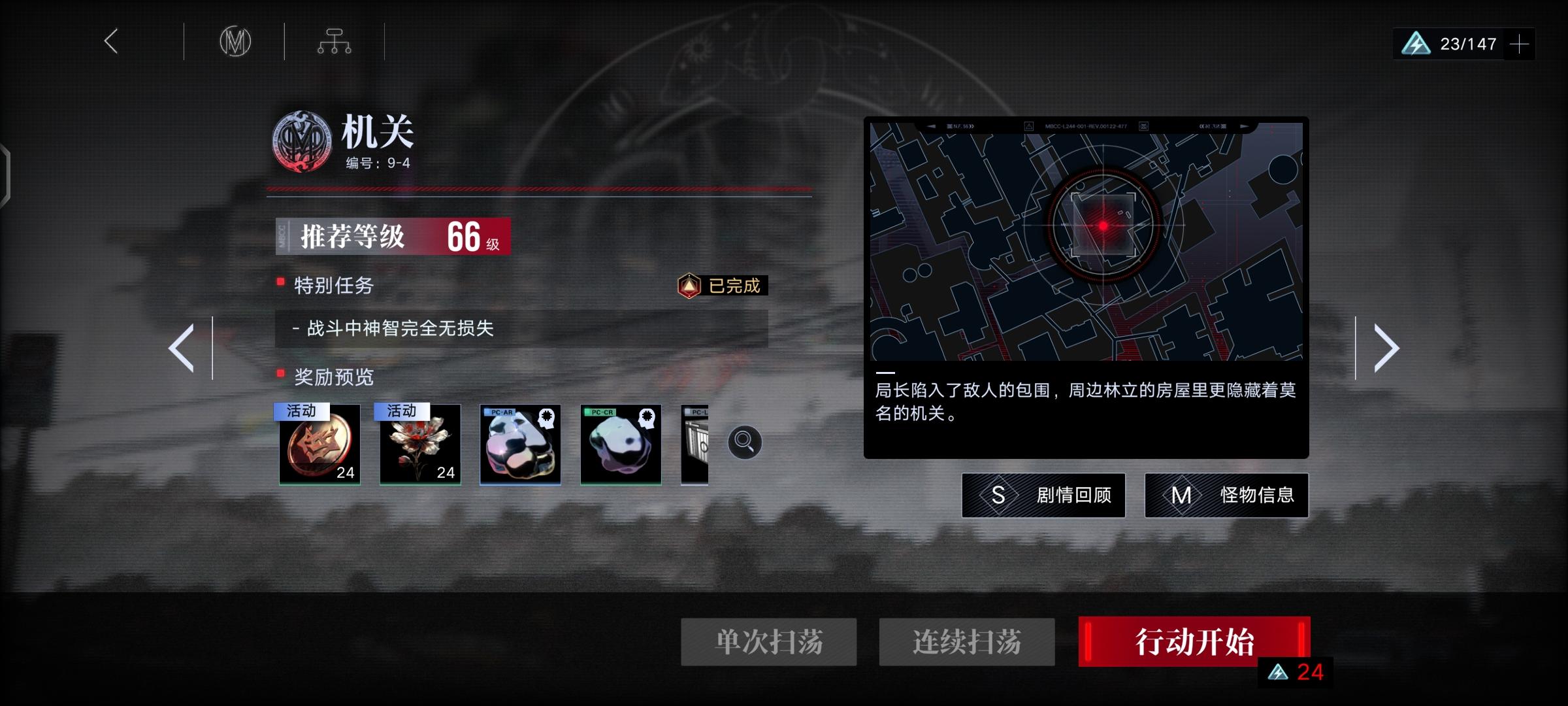
Task: Open 剧情回顾 story recap with the S button
Action: point(1043,496)
